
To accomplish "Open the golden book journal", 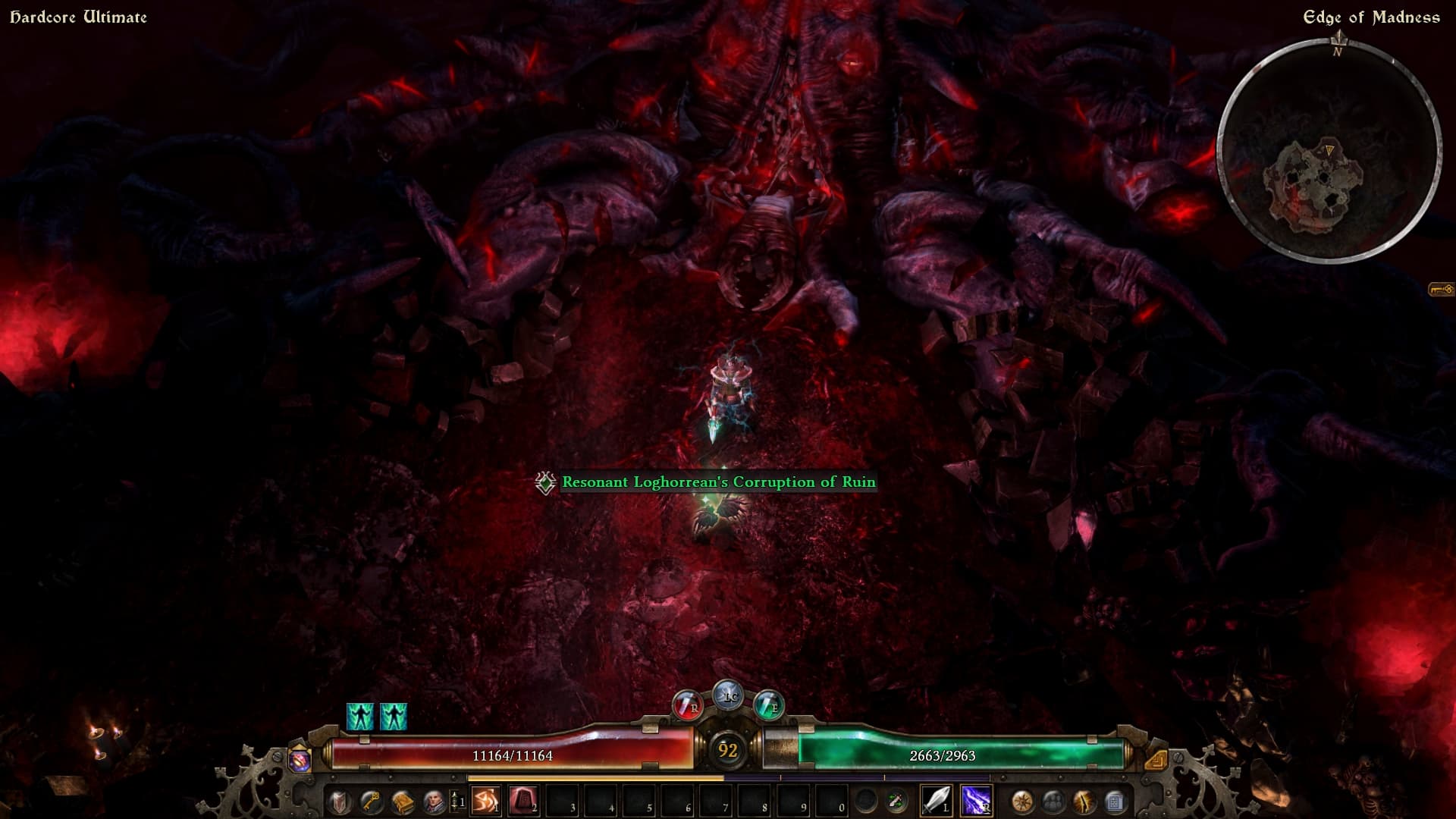I will click(403, 801).
